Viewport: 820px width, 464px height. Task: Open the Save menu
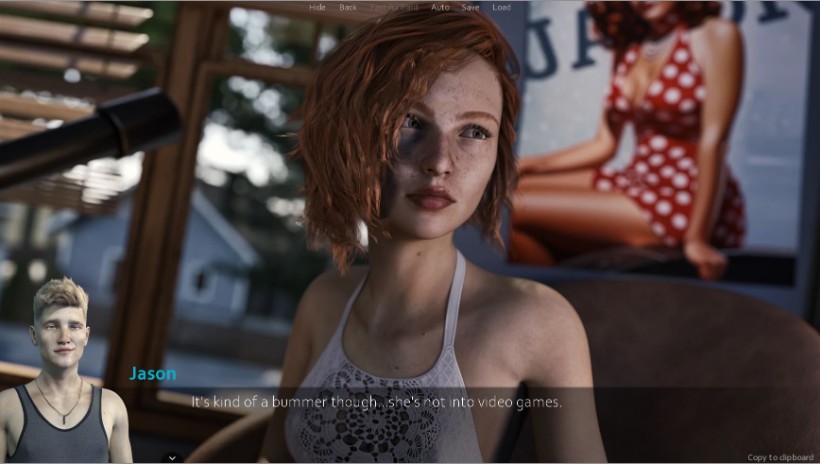(x=470, y=7)
